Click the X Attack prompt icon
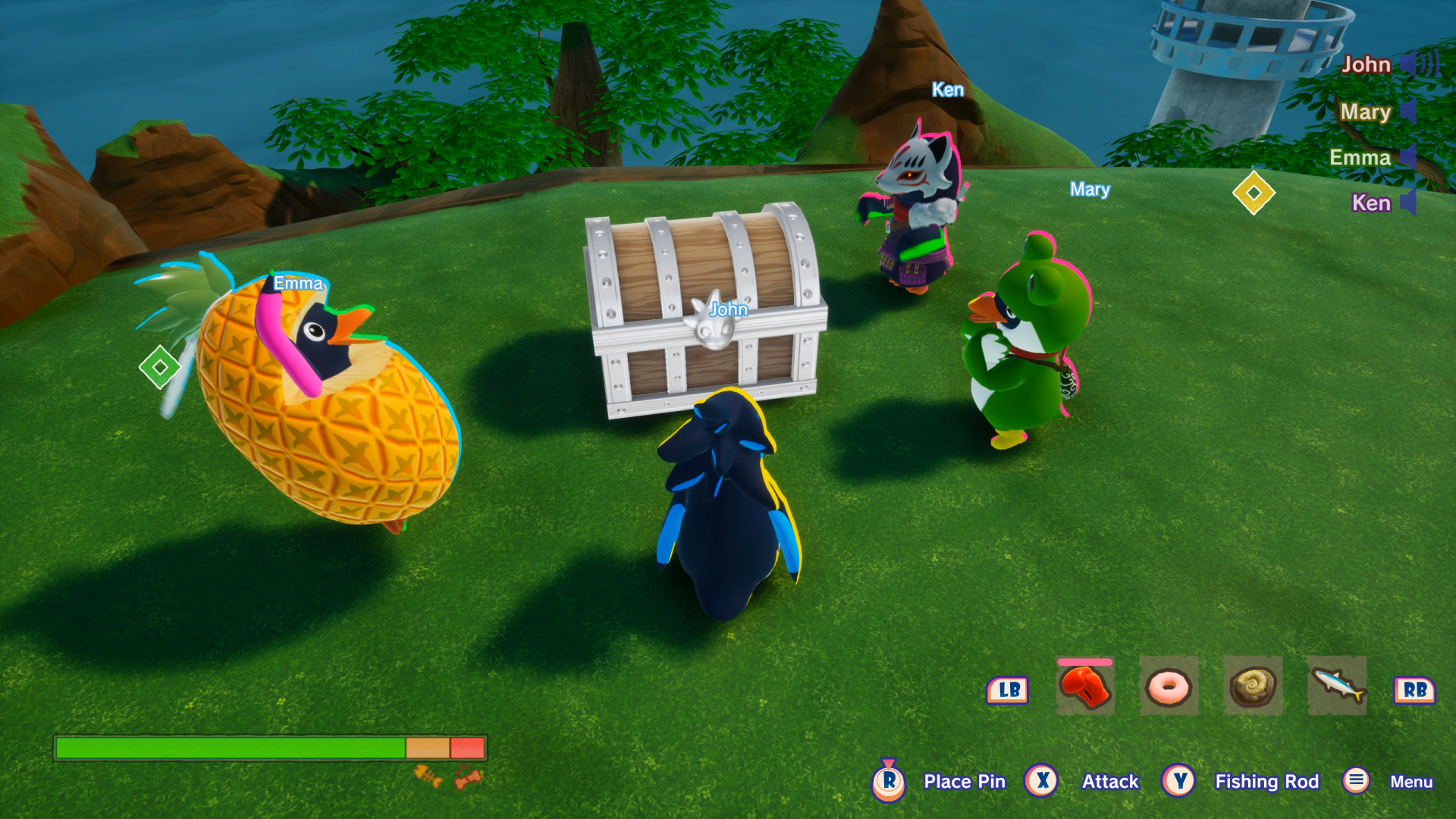This screenshot has width=1456, height=819. coord(1042,781)
